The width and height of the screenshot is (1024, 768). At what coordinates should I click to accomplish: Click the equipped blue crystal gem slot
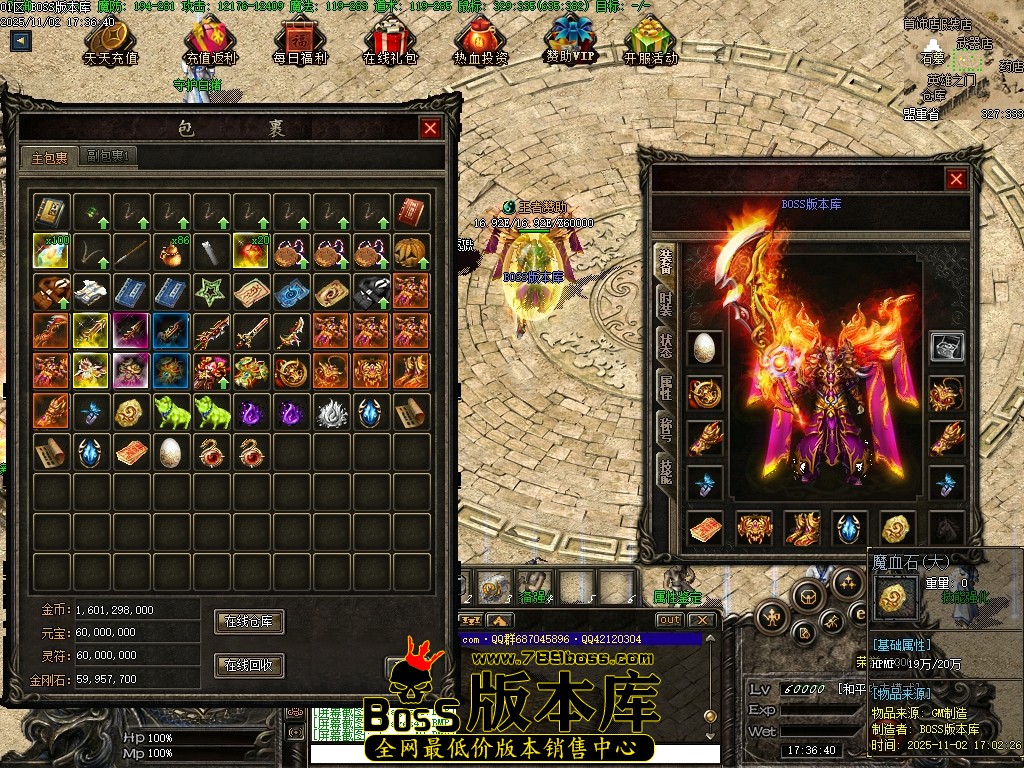coord(851,527)
